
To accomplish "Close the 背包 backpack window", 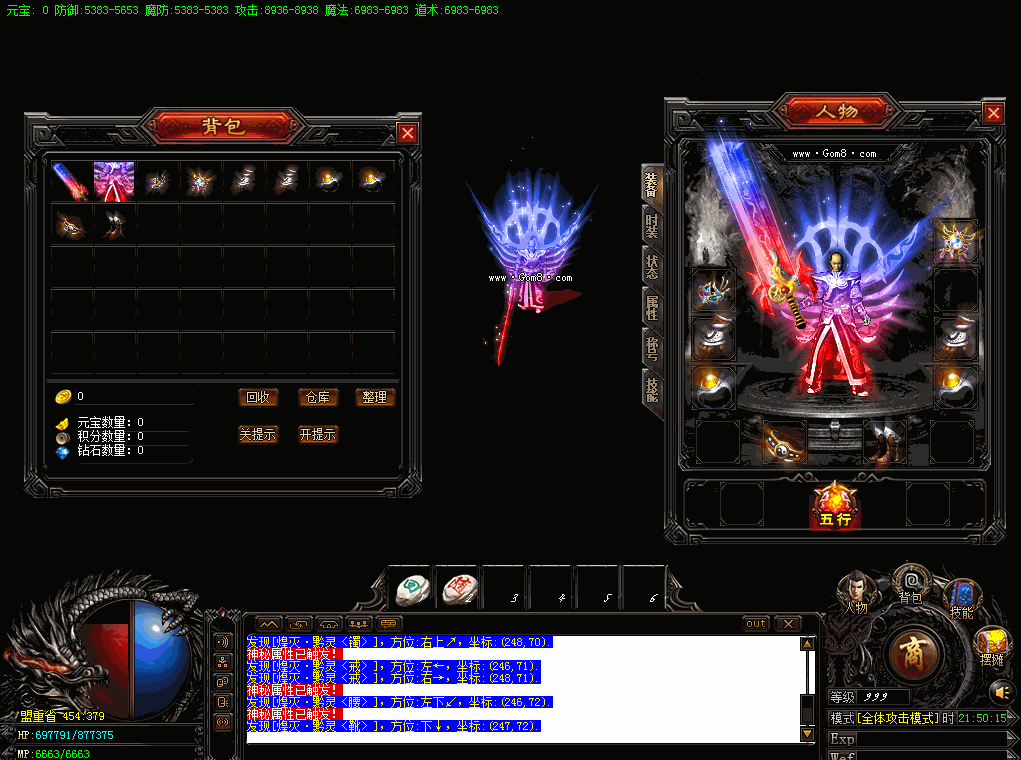I will click(407, 133).
